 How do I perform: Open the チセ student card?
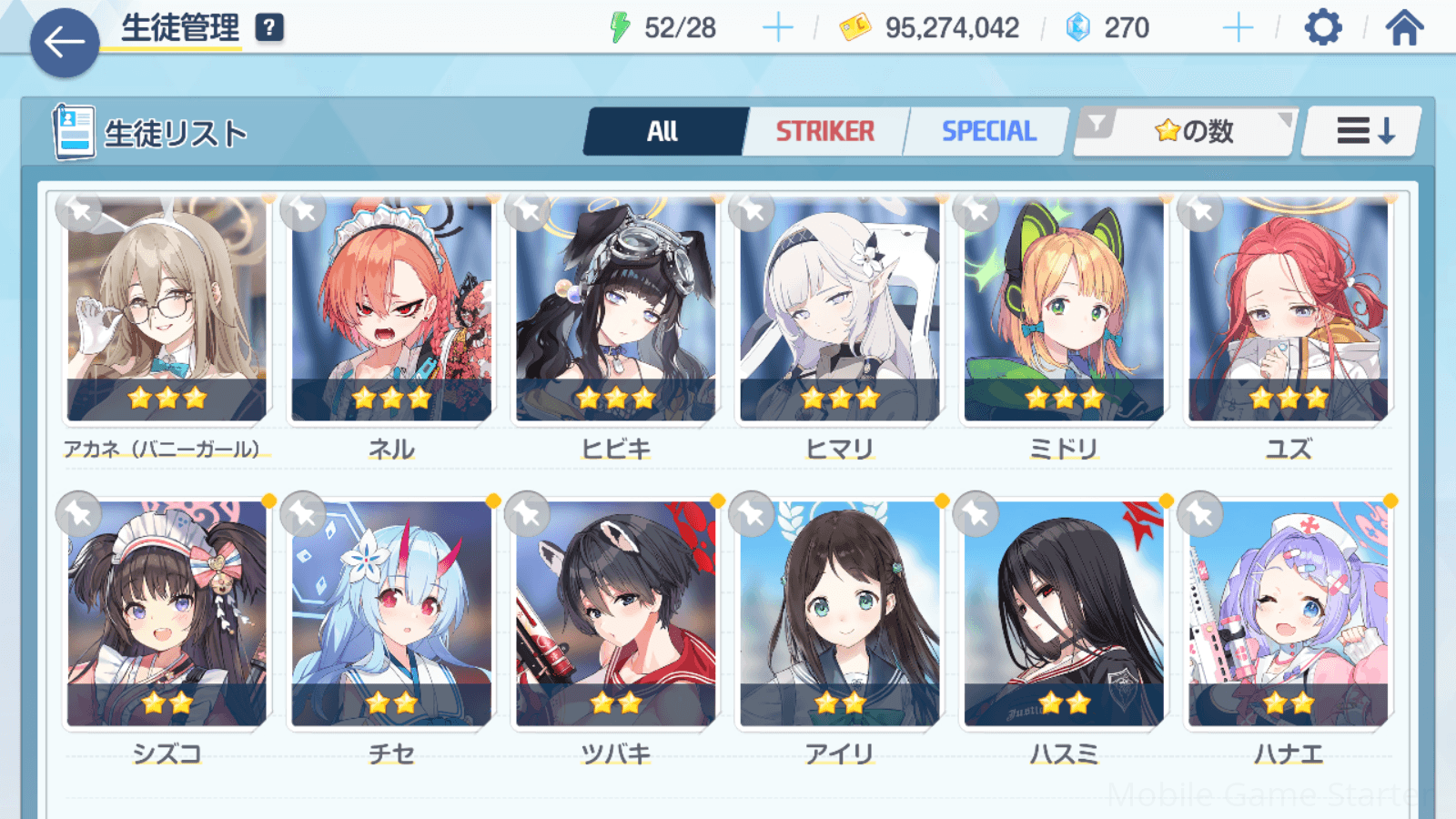pyautogui.click(x=391, y=614)
